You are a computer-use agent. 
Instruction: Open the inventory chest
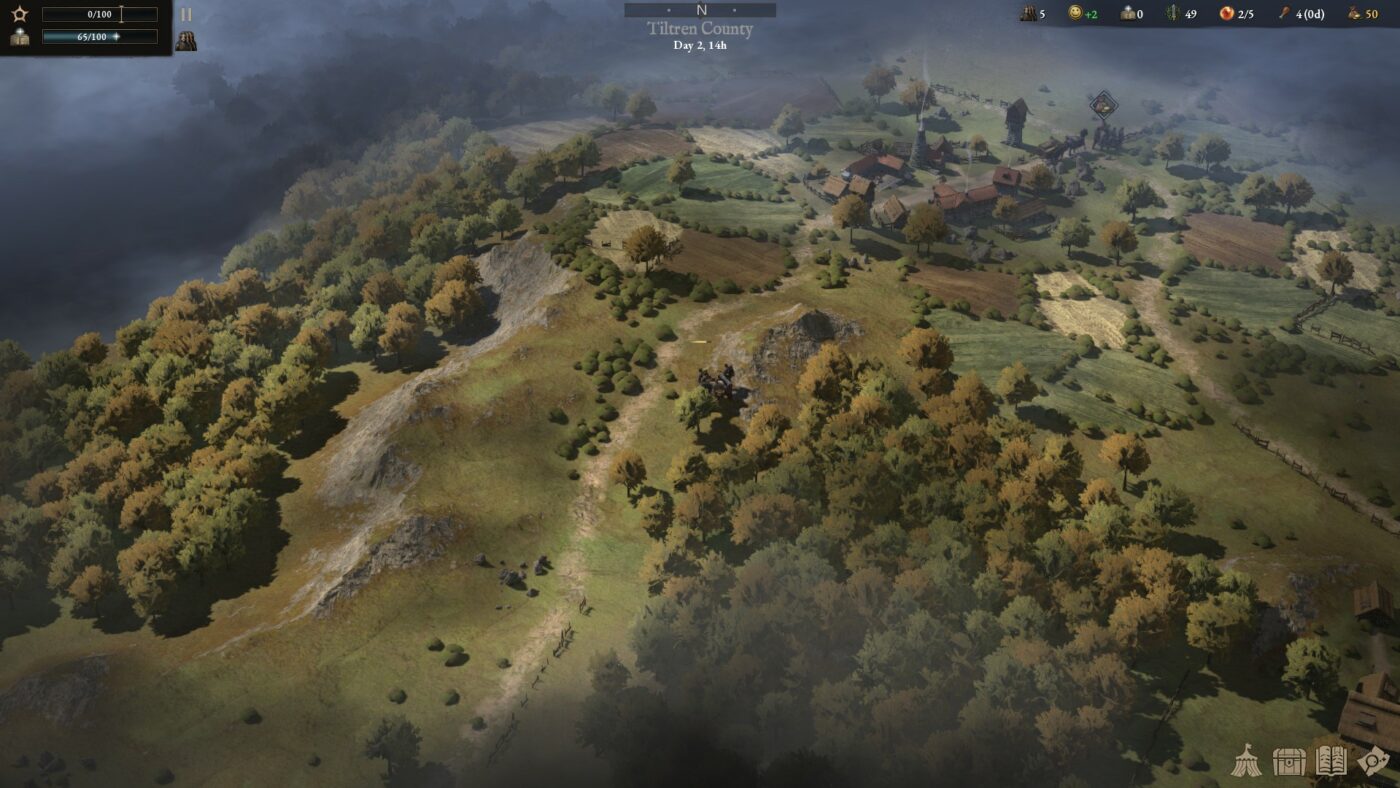1289,762
